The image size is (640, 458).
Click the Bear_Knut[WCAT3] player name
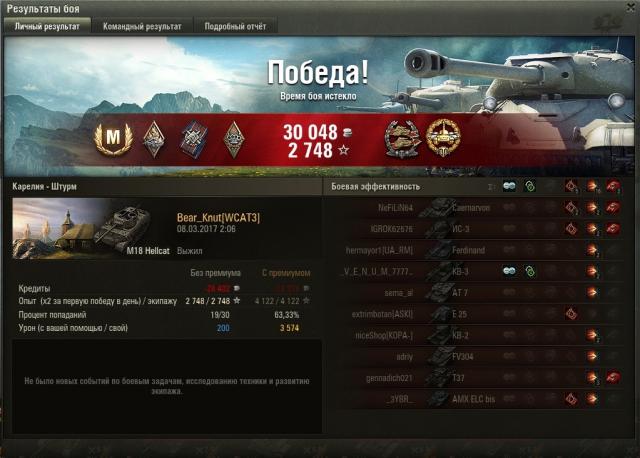click(218, 217)
